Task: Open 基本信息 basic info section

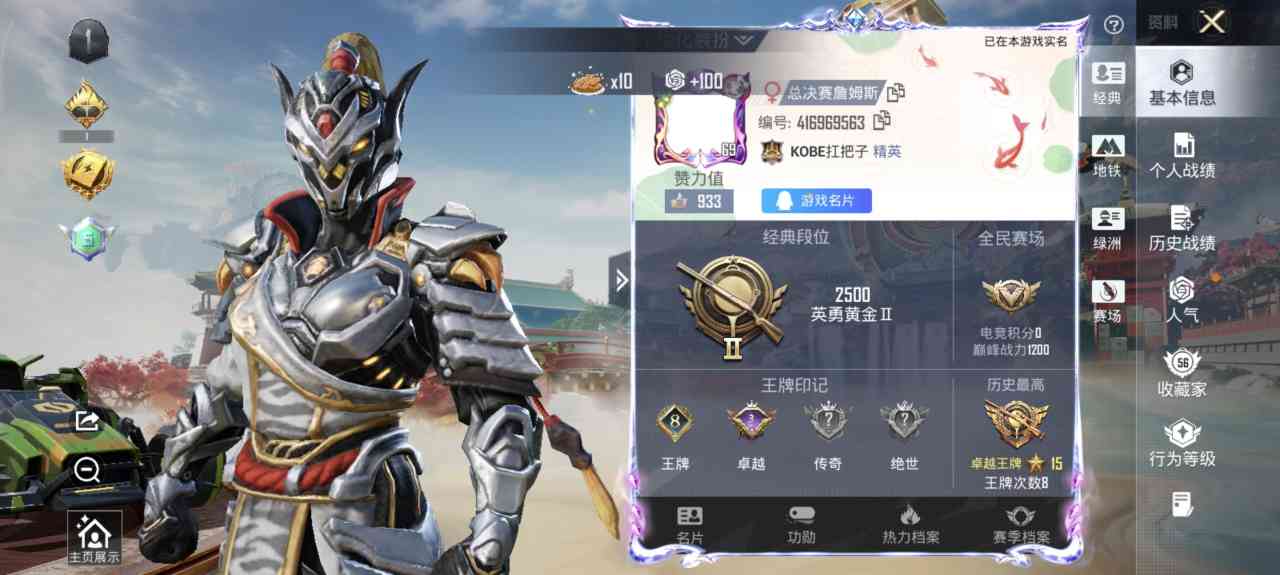Action: 1182,83
